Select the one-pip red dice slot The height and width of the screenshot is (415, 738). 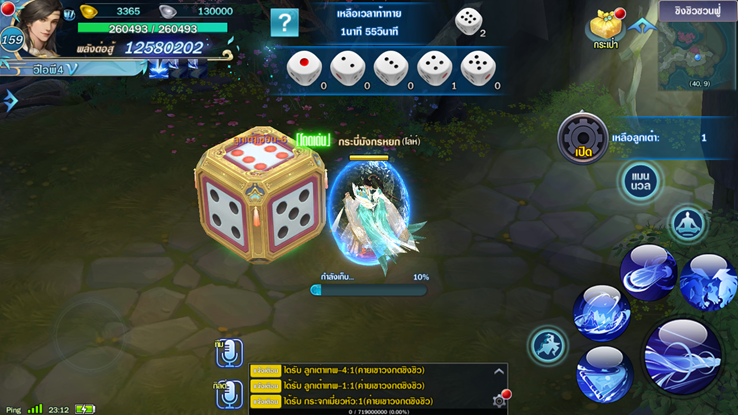point(302,68)
